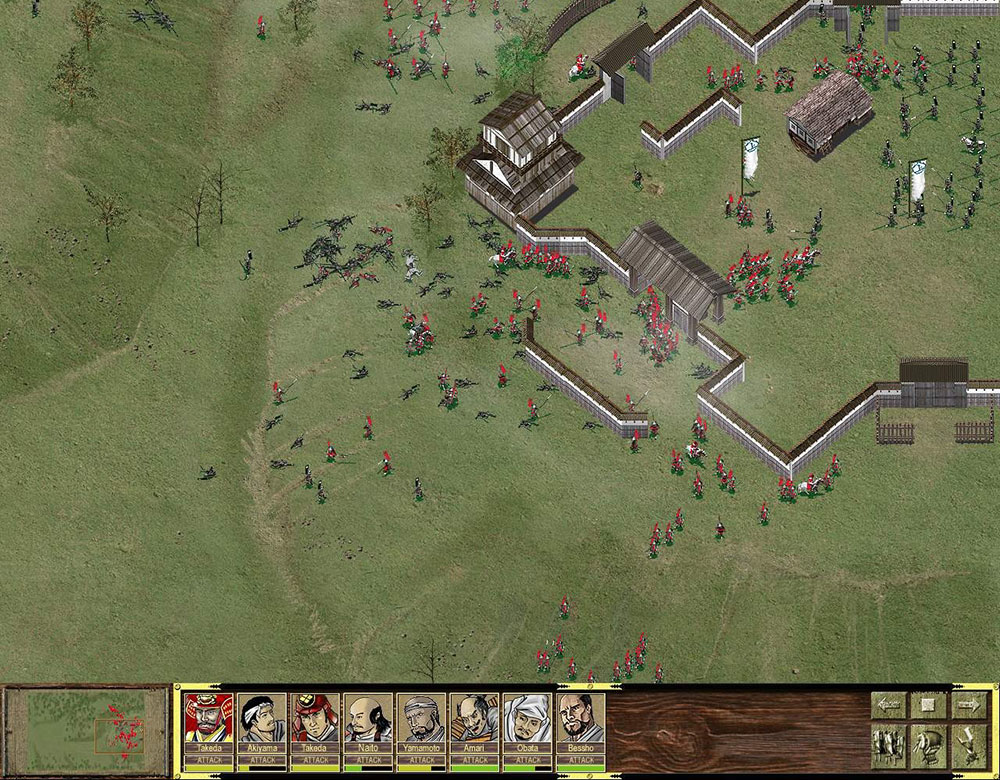
Task: Choose general Obata's portrait
Action: [527, 720]
